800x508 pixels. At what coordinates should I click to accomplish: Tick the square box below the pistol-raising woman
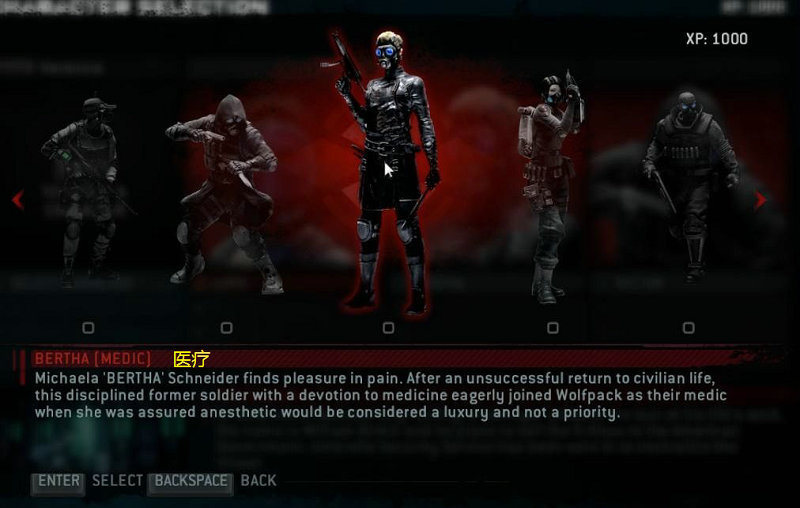coord(552,327)
